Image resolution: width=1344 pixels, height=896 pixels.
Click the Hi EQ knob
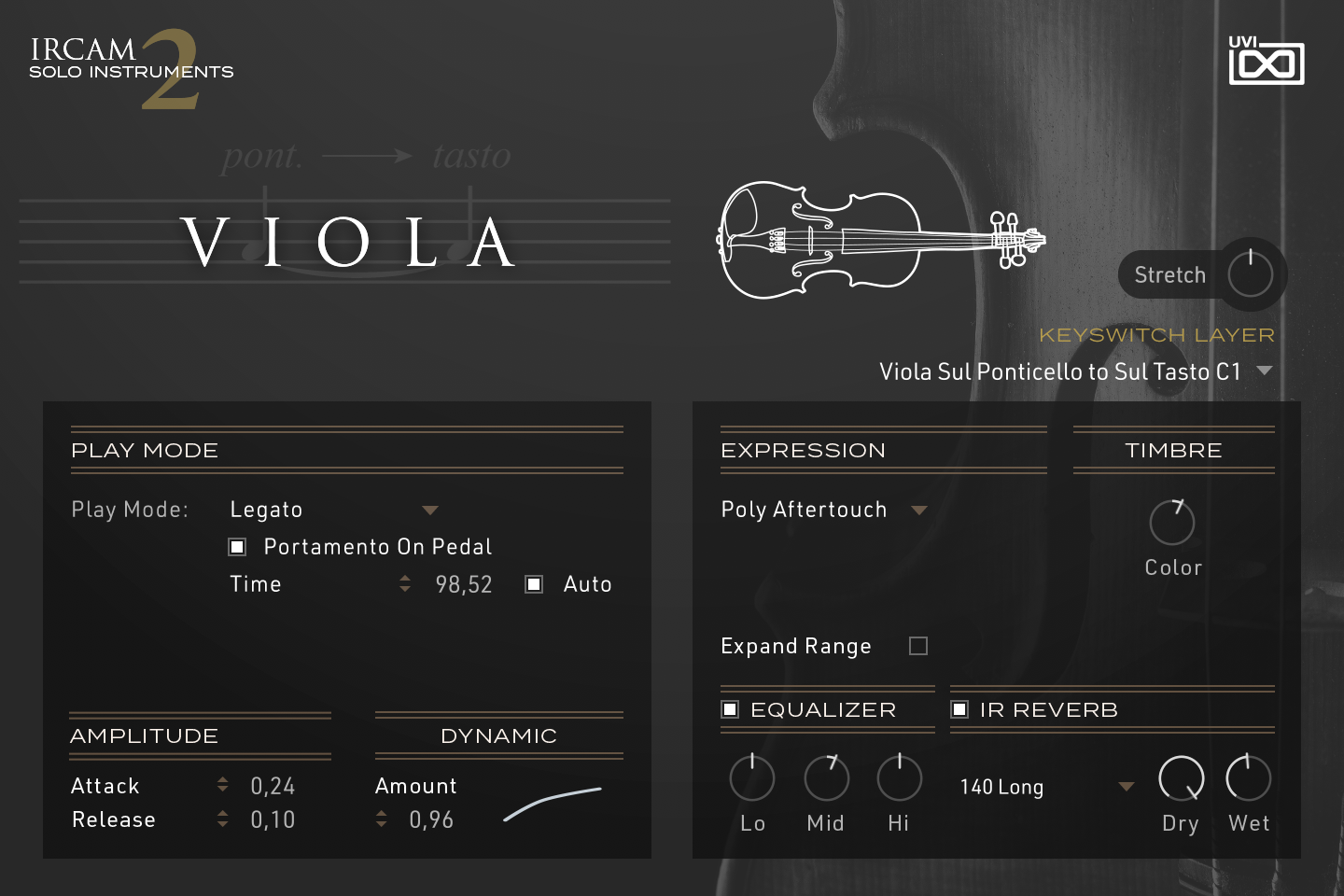point(899,778)
